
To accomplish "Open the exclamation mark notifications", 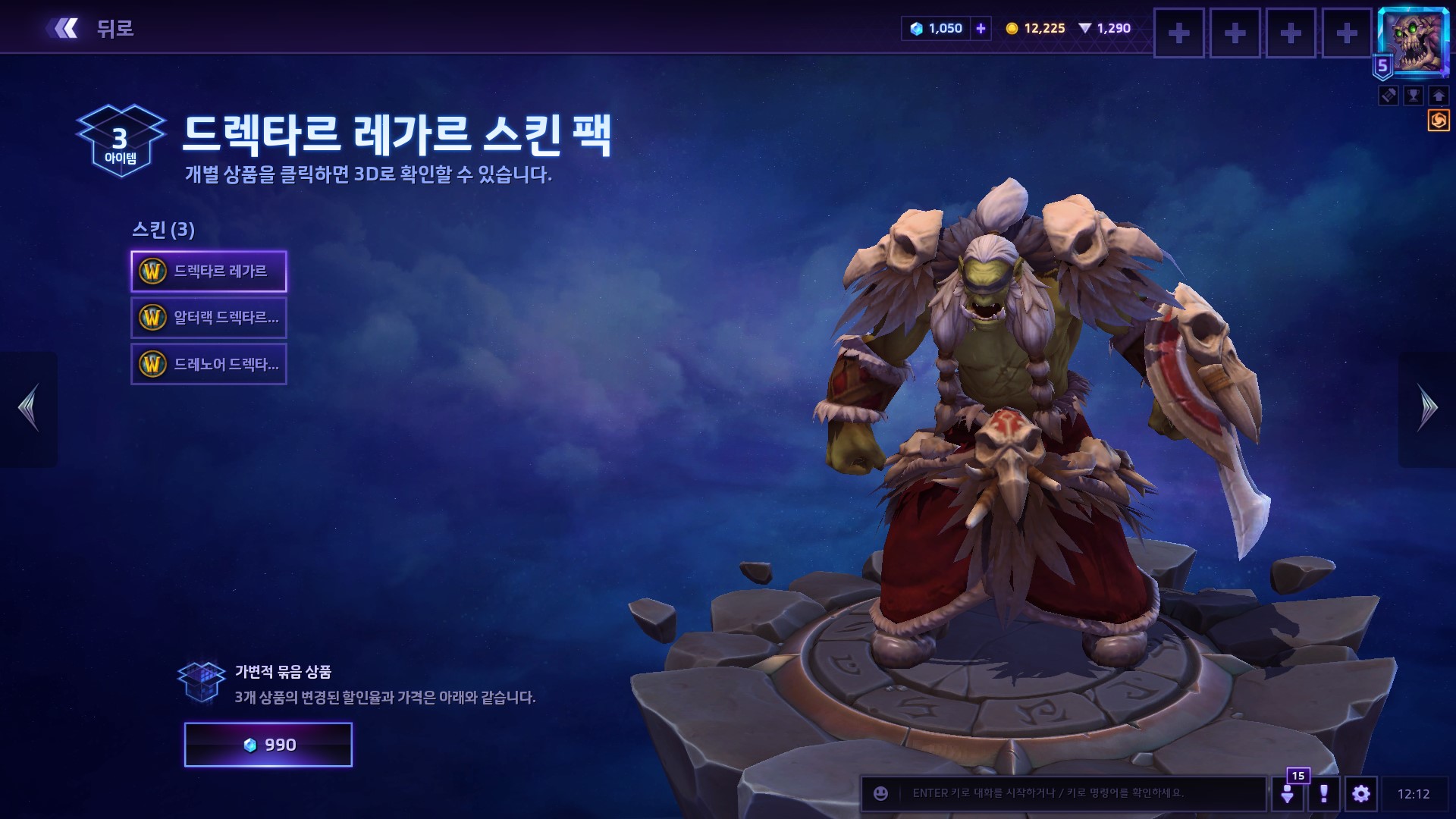I will (x=1323, y=793).
